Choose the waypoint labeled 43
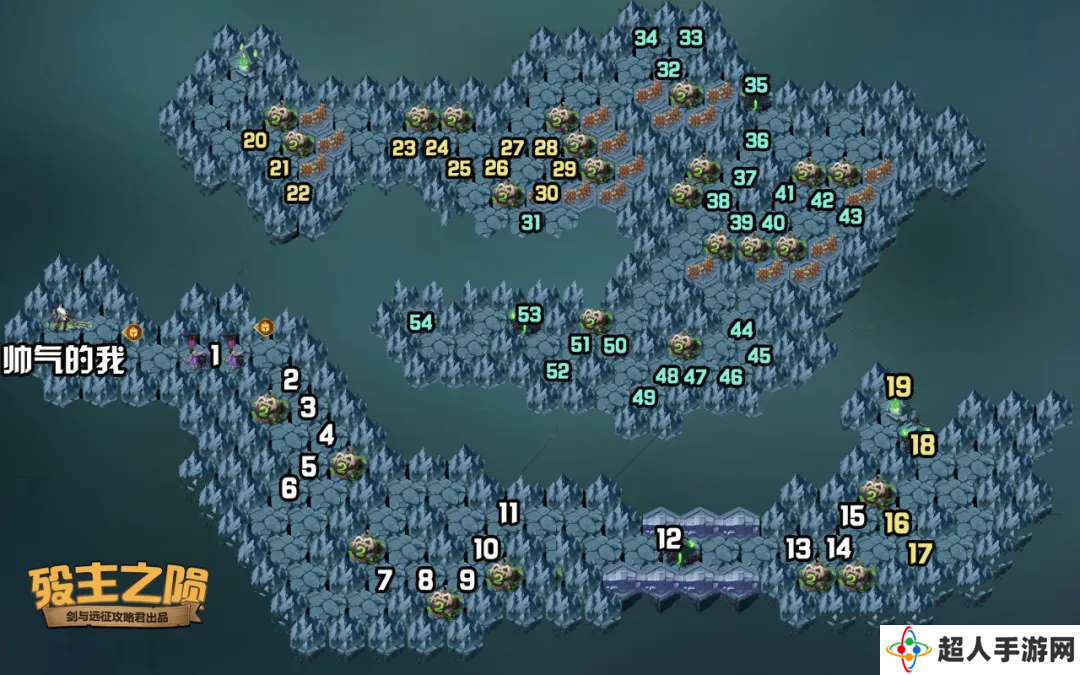The height and width of the screenshot is (675, 1080). (850, 216)
